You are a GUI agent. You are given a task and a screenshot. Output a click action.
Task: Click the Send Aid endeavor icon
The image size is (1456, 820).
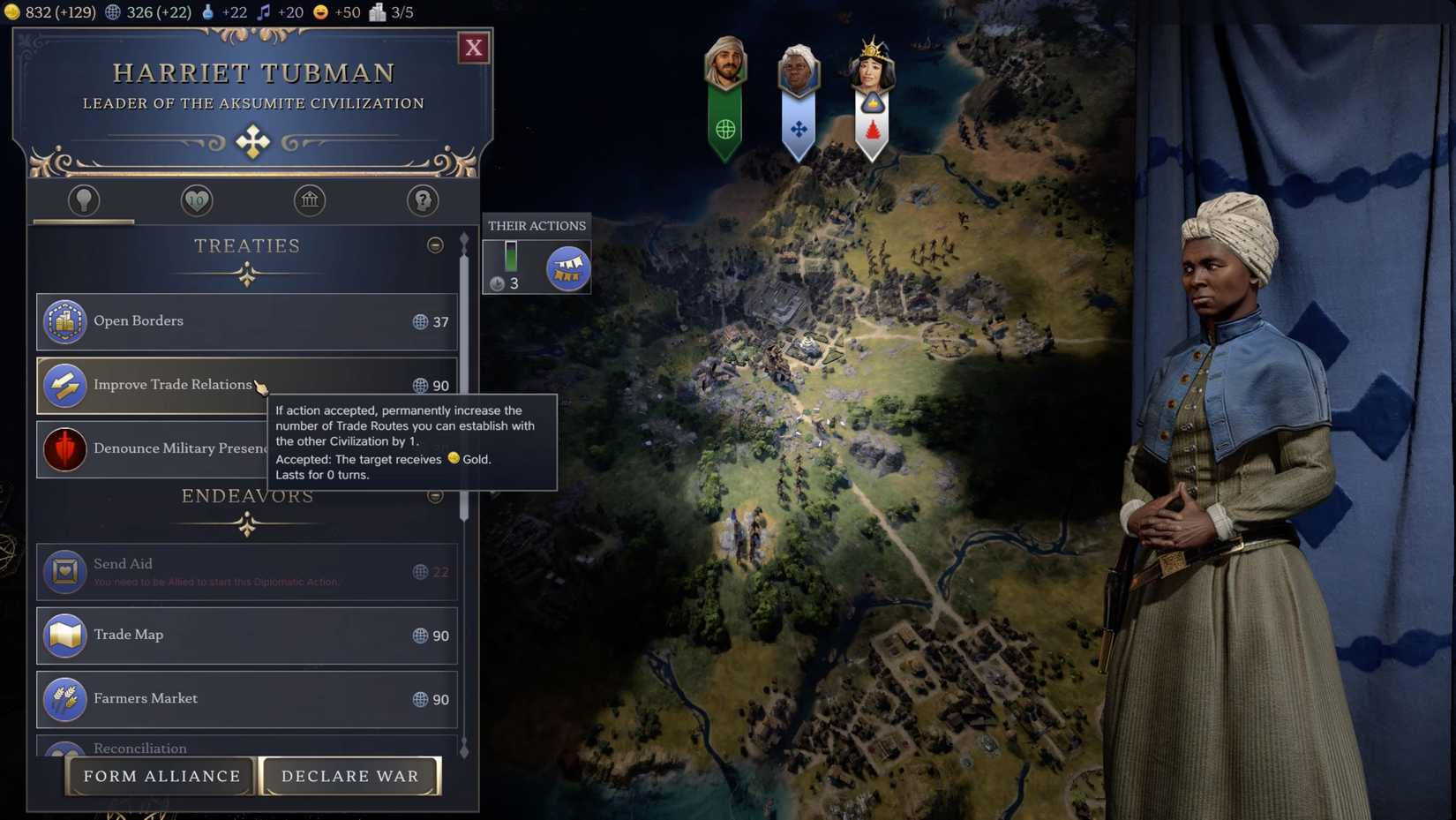pyautogui.click(x=64, y=569)
